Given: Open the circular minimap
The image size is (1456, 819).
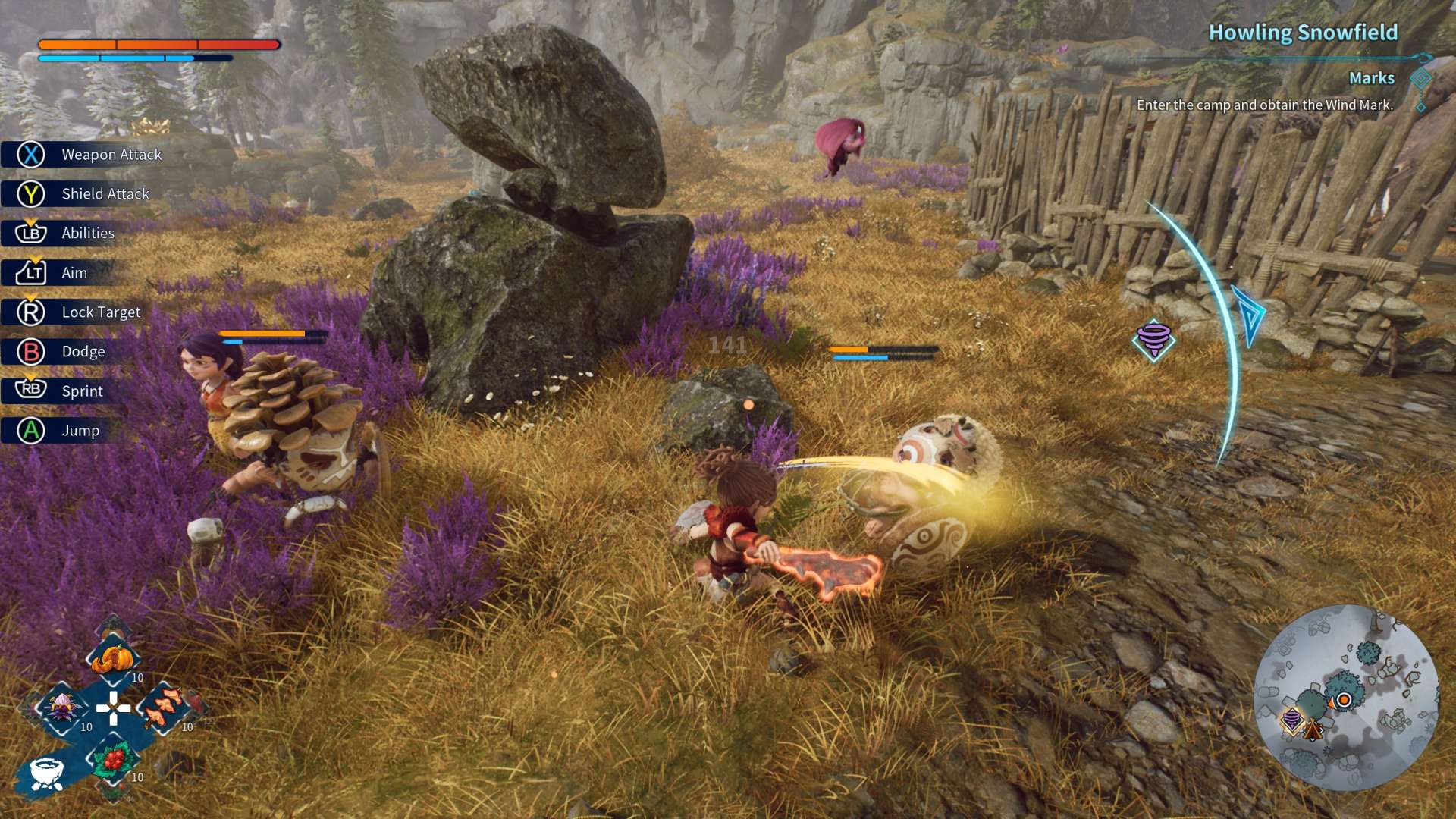Looking at the screenshot, I should point(1345,698).
